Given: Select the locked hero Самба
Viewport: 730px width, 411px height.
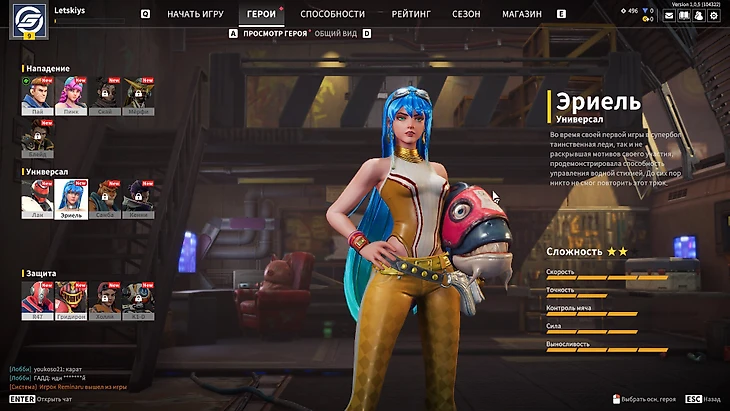Looking at the screenshot, I should coord(104,198).
